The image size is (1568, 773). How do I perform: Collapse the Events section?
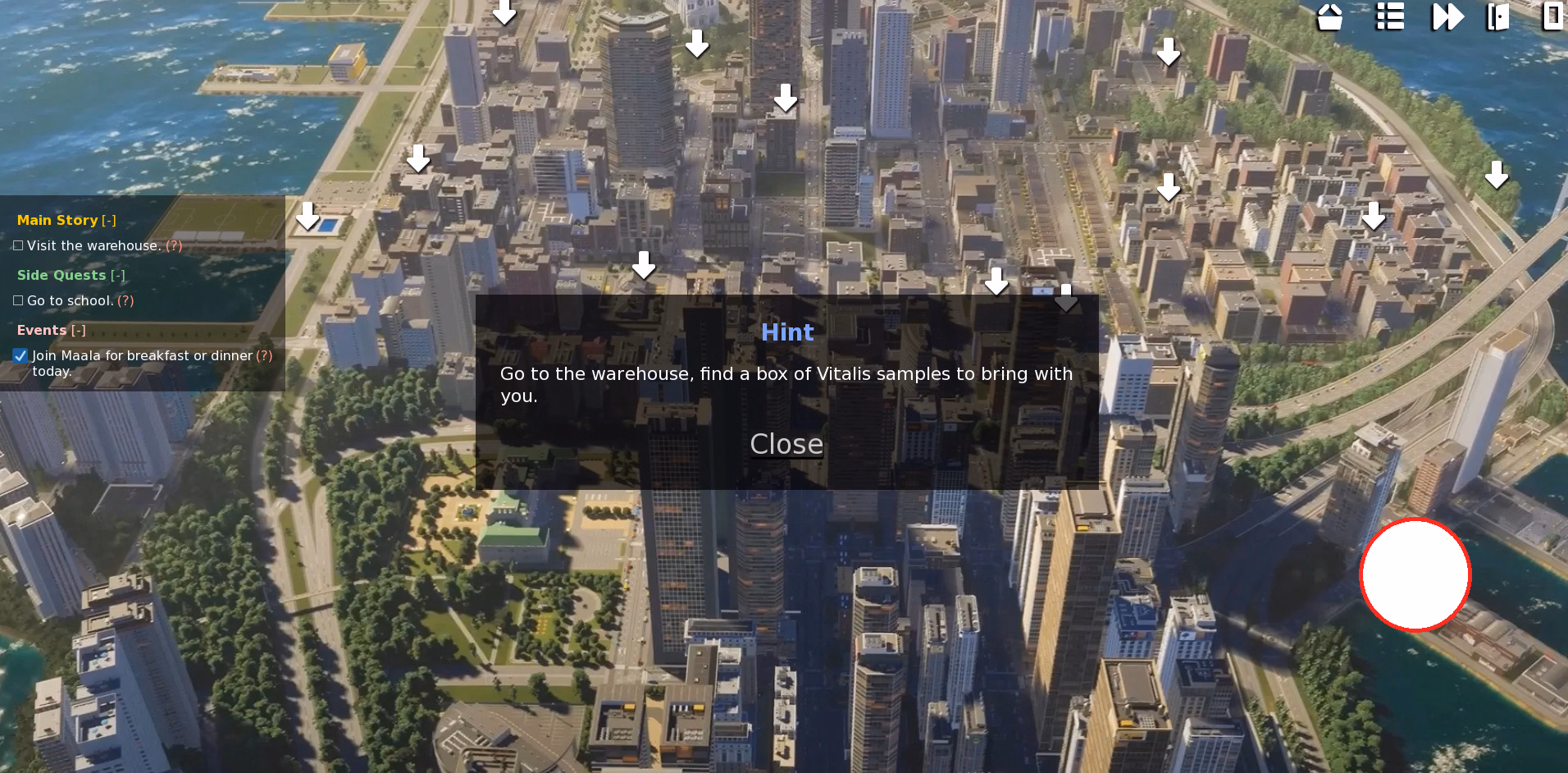click(78, 330)
